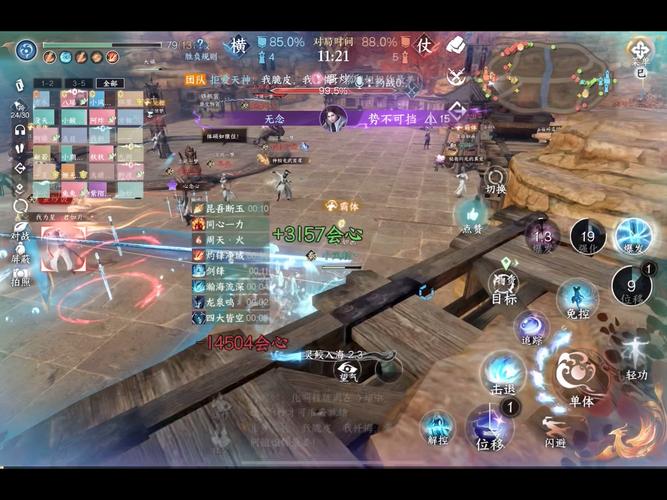Activate the 爆发 burst skill
The width and height of the screenshot is (667, 500).
[633, 237]
